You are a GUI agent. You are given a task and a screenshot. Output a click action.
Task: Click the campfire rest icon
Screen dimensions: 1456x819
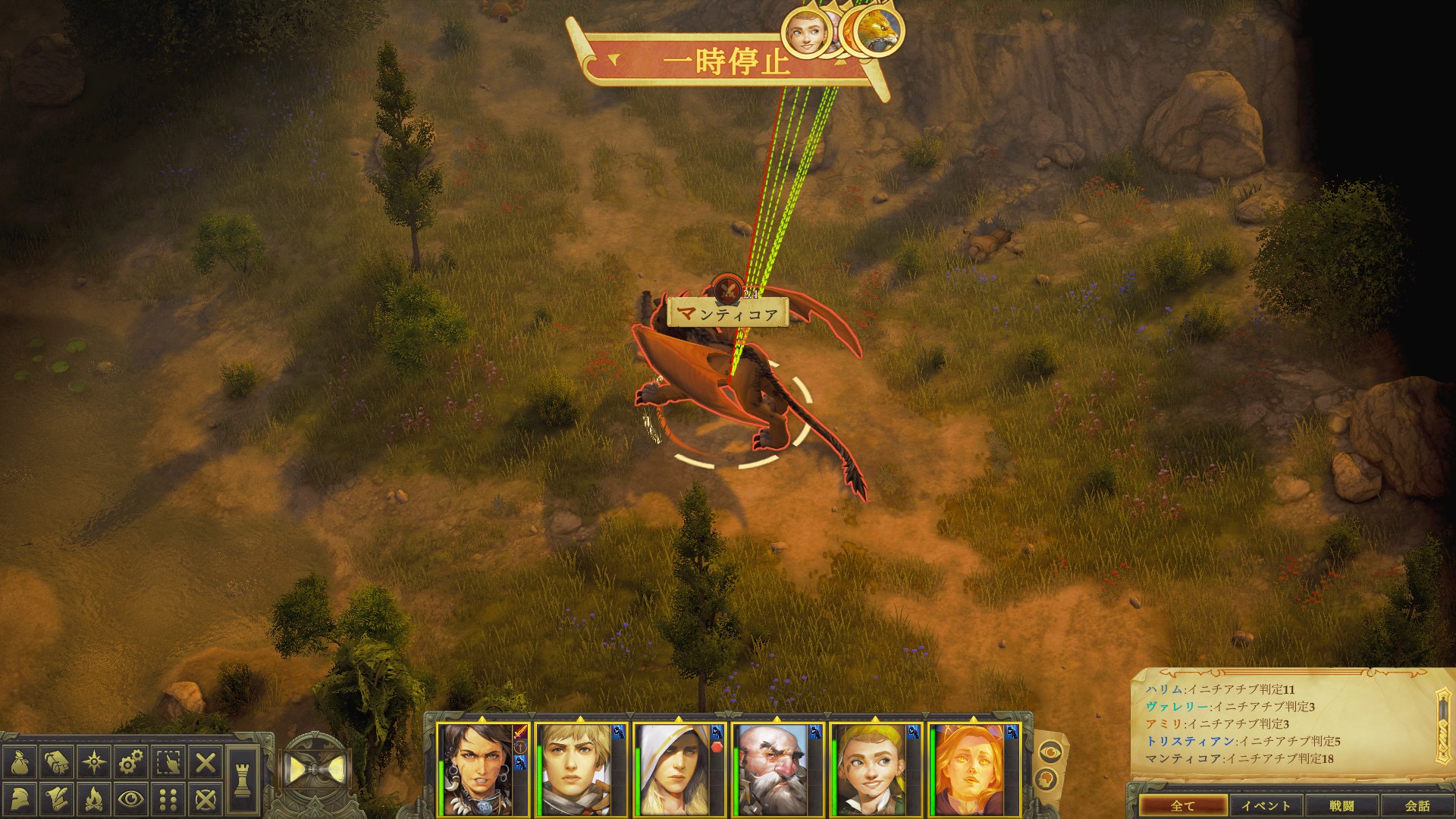[94, 799]
